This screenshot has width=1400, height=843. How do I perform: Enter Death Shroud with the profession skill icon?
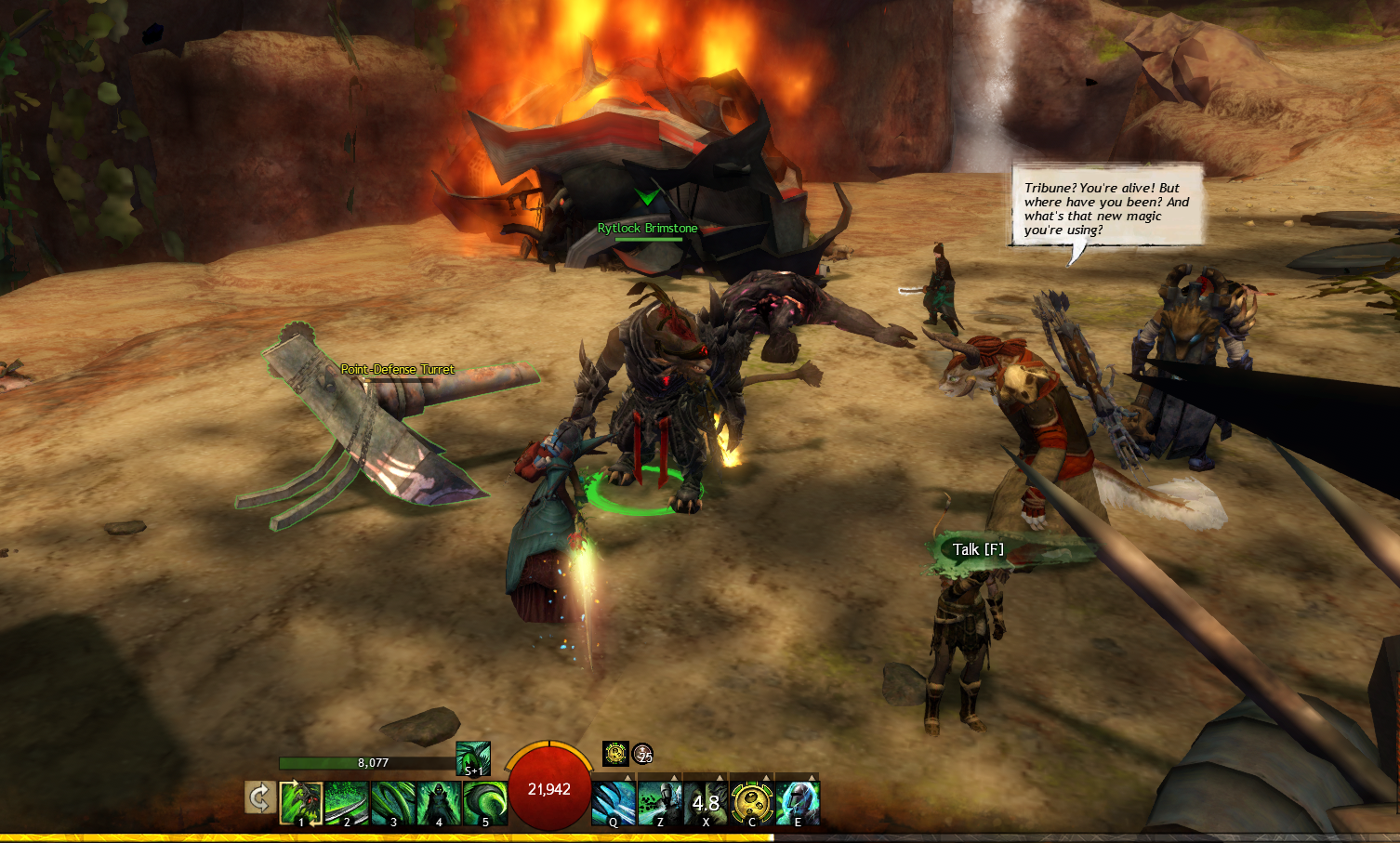(x=473, y=758)
